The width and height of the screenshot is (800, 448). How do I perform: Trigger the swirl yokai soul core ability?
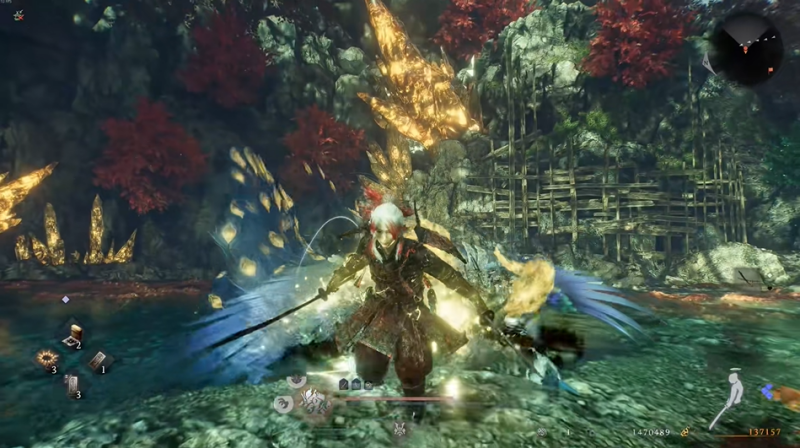[x=285, y=404]
